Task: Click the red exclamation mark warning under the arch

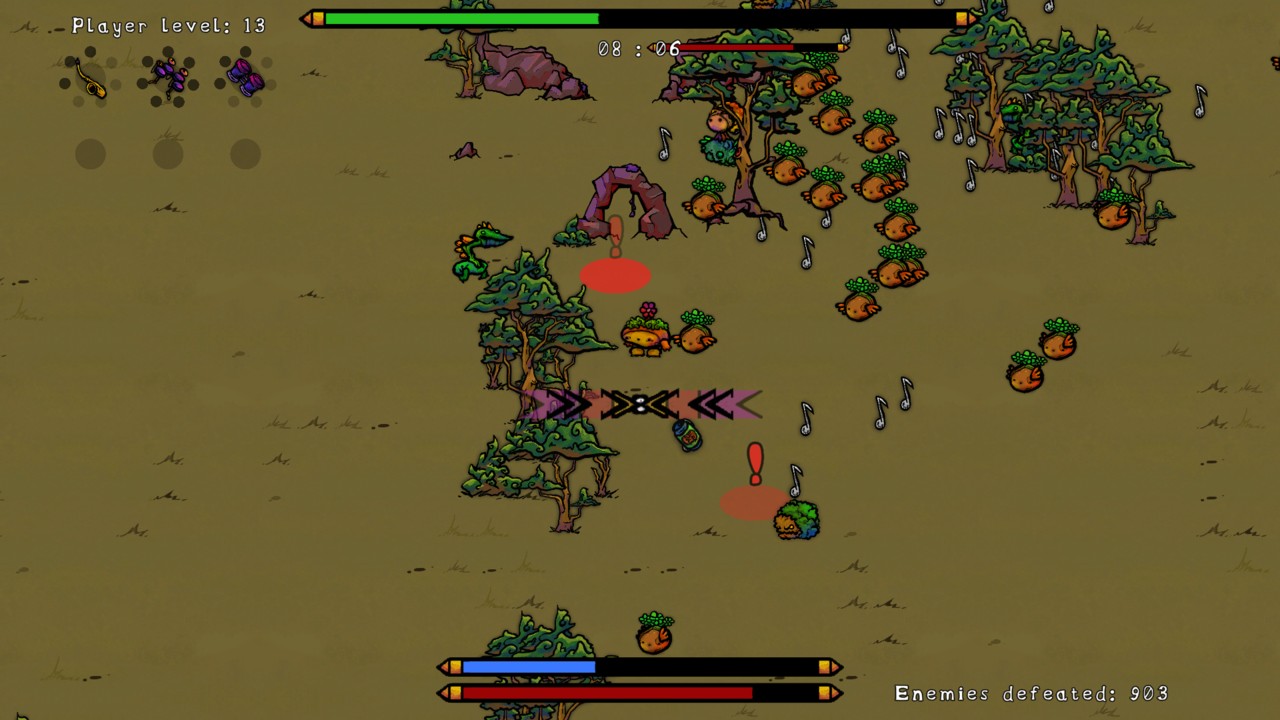Action: tap(615, 235)
